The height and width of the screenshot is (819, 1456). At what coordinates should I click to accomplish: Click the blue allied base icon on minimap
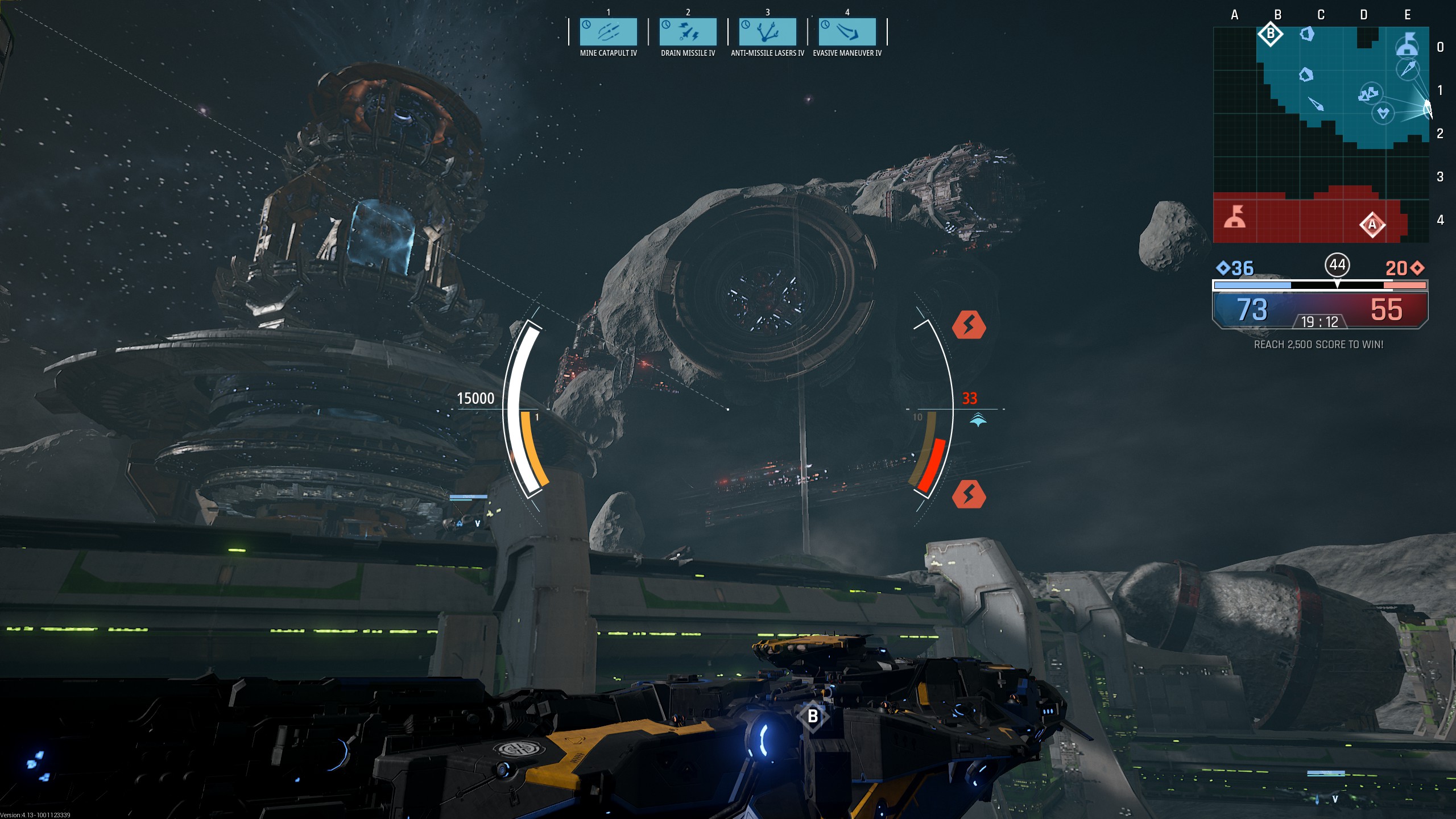pyautogui.click(x=1407, y=44)
